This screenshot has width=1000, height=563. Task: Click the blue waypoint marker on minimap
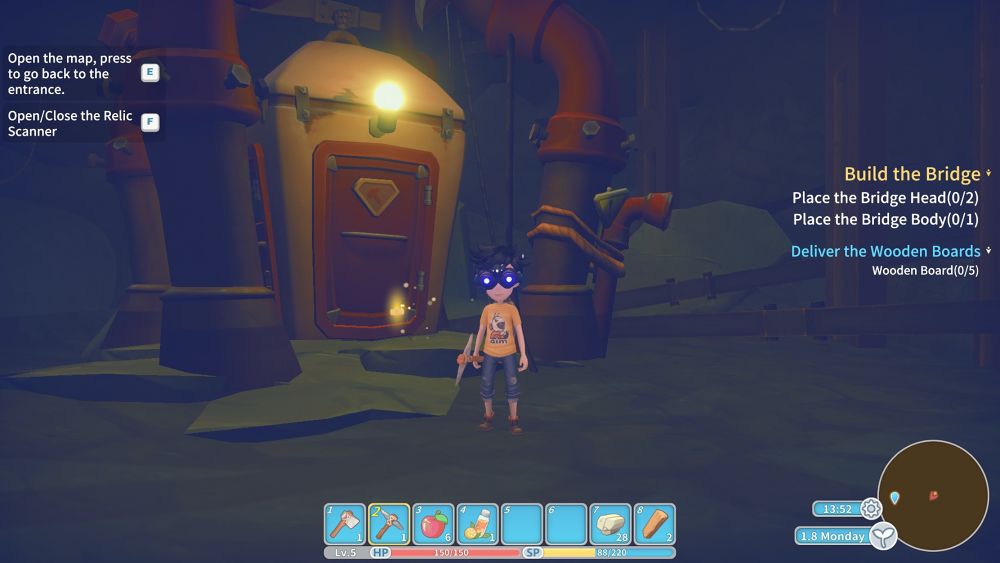coord(895,497)
